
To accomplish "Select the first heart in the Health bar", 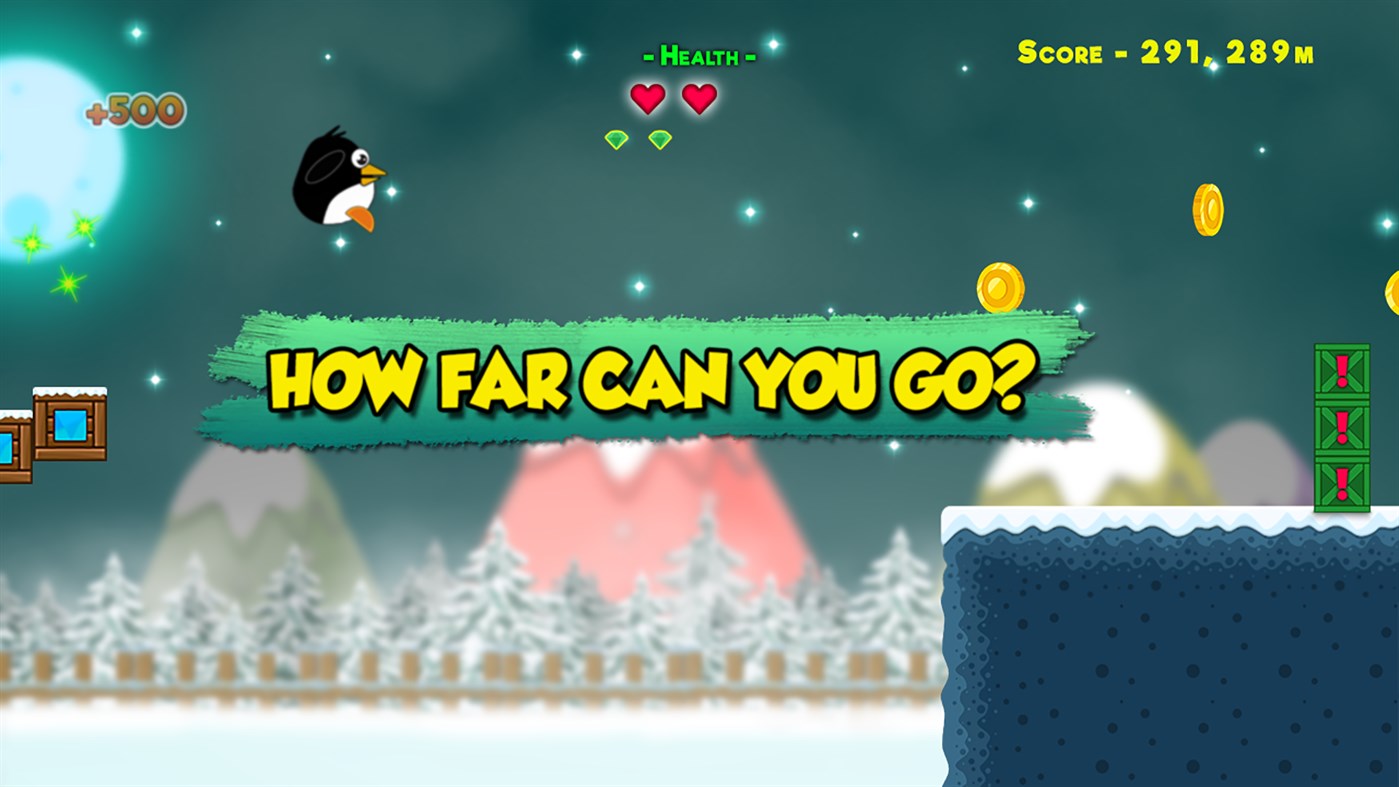I will (646, 98).
